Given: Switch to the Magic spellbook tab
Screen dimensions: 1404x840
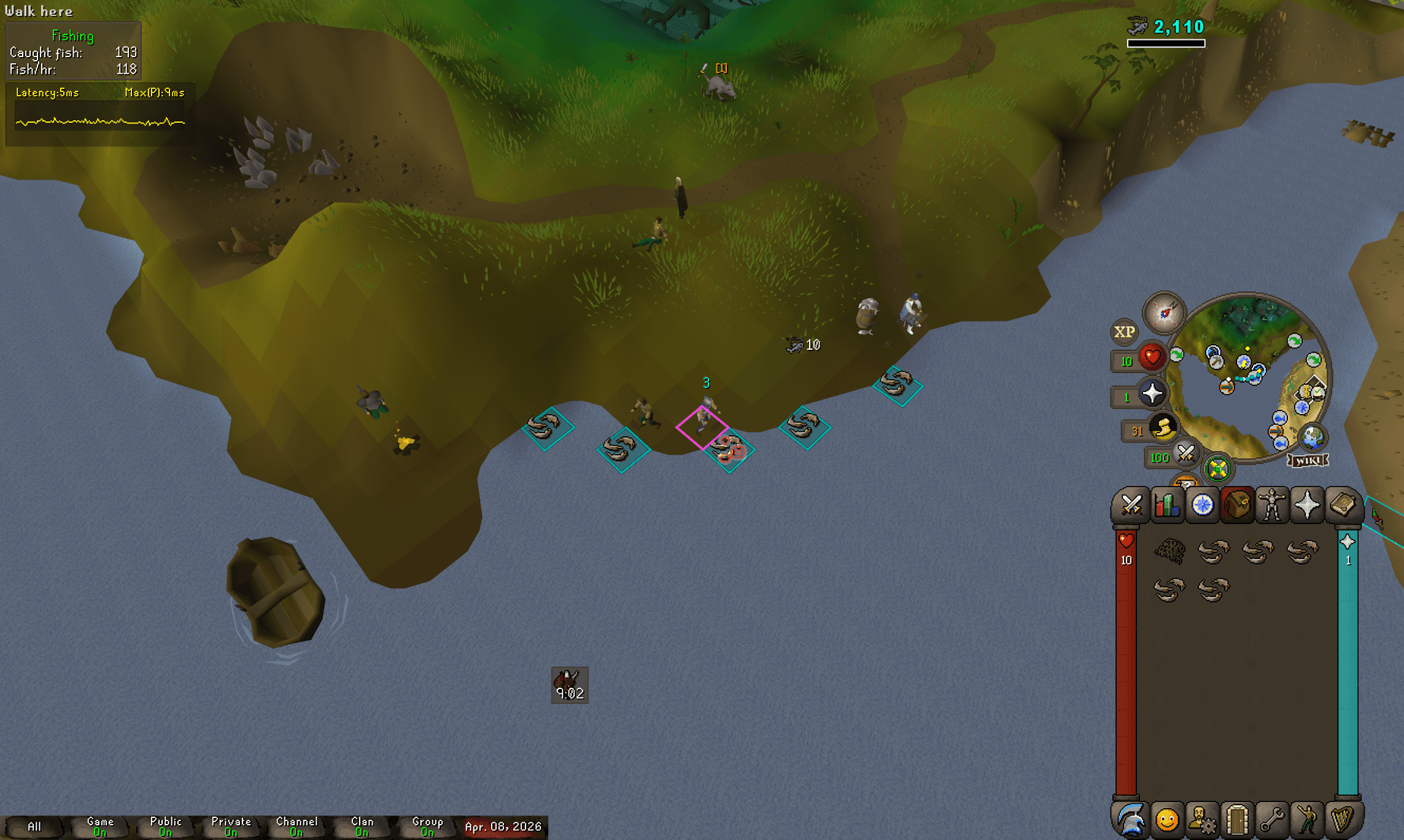Looking at the screenshot, I should point(1343,506).
